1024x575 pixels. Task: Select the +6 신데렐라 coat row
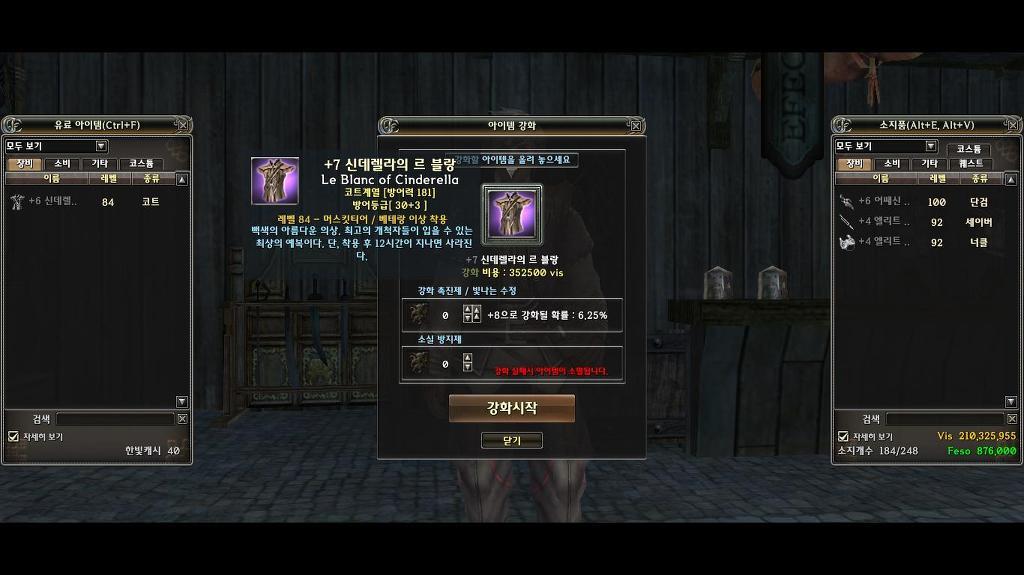tap(90, 201)
